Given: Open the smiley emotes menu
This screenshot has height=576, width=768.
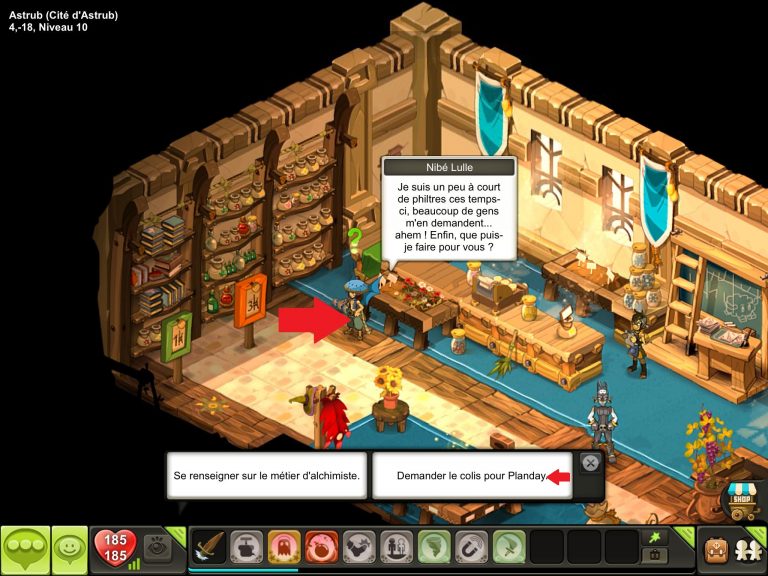Looking at the screenshot, I should [69, 549].
